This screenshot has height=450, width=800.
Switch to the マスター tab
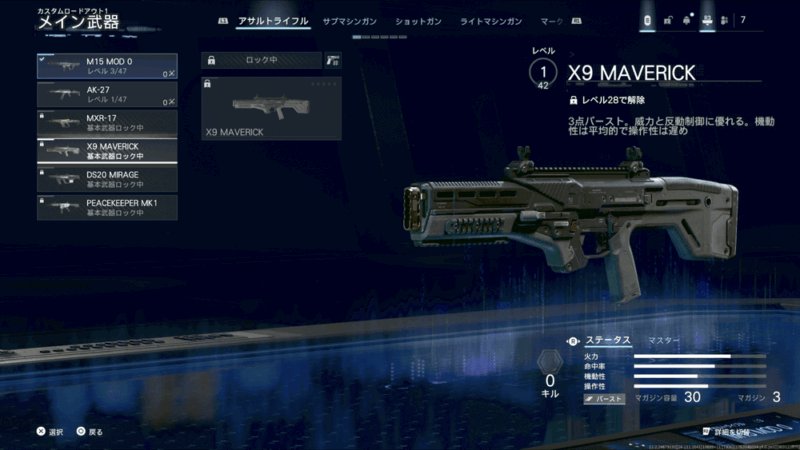tap(663, 341)
